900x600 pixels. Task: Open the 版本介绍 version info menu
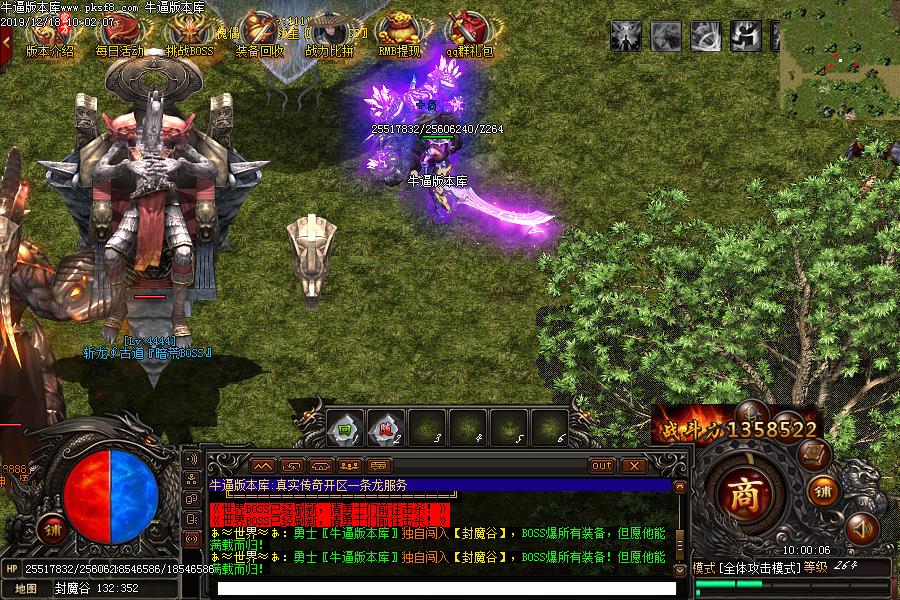[x=49, y=37]
